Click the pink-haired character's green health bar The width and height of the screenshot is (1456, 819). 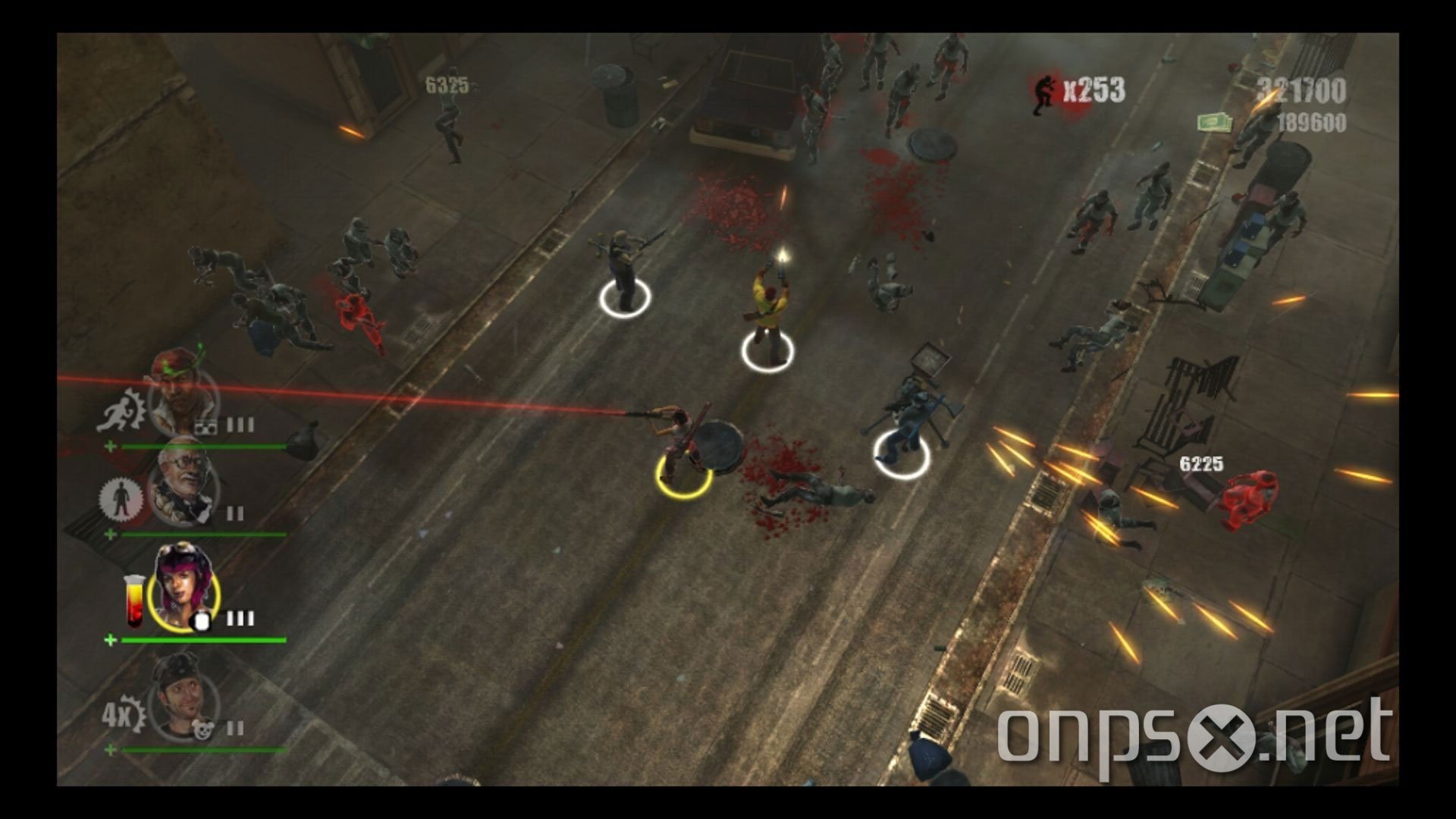coord(204,640)
